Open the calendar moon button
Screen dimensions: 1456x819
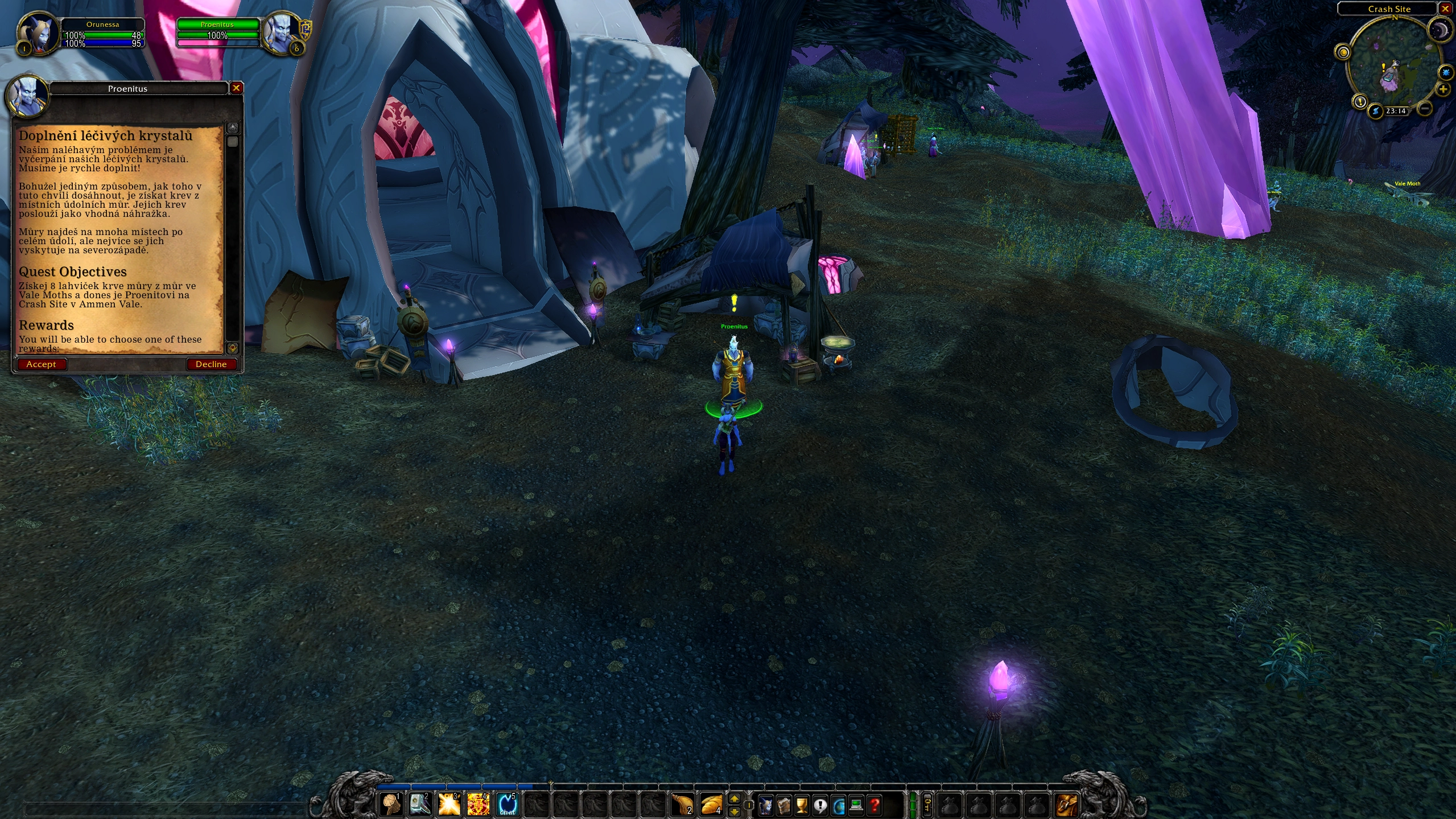[x=1439, y=31]
